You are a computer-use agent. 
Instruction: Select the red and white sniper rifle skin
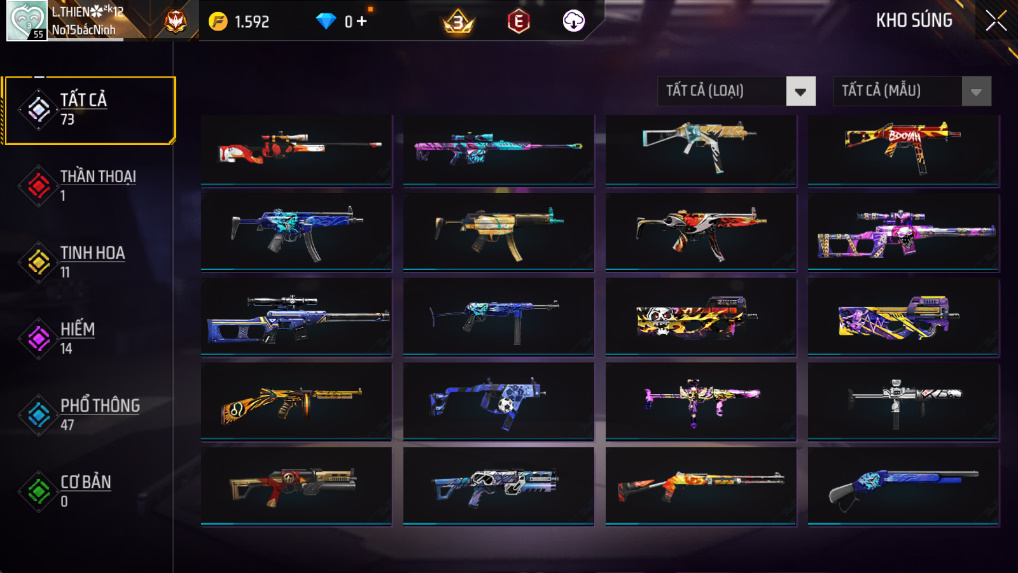(x=297, y=148)
